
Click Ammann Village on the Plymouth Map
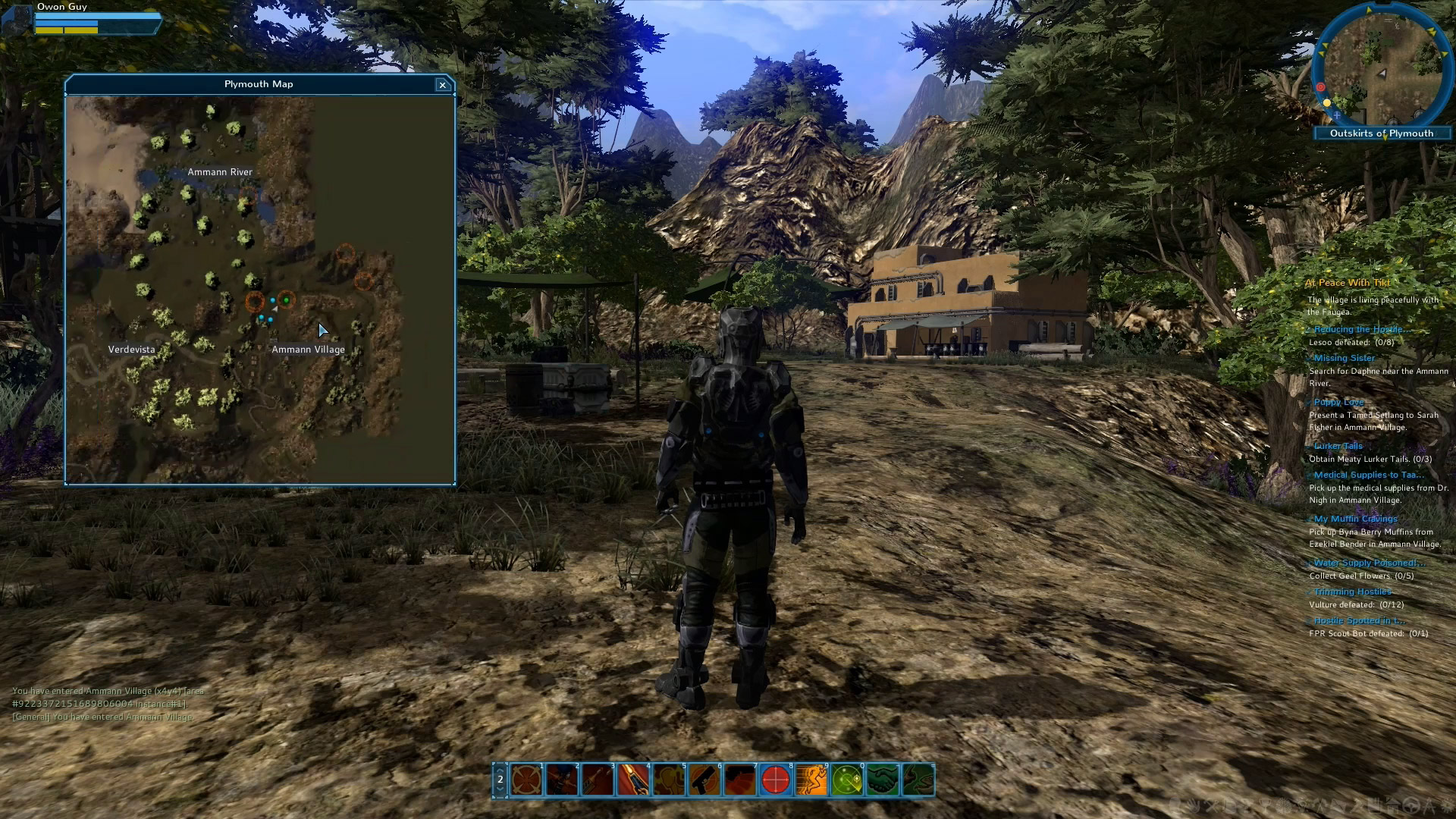coord(308,349)
